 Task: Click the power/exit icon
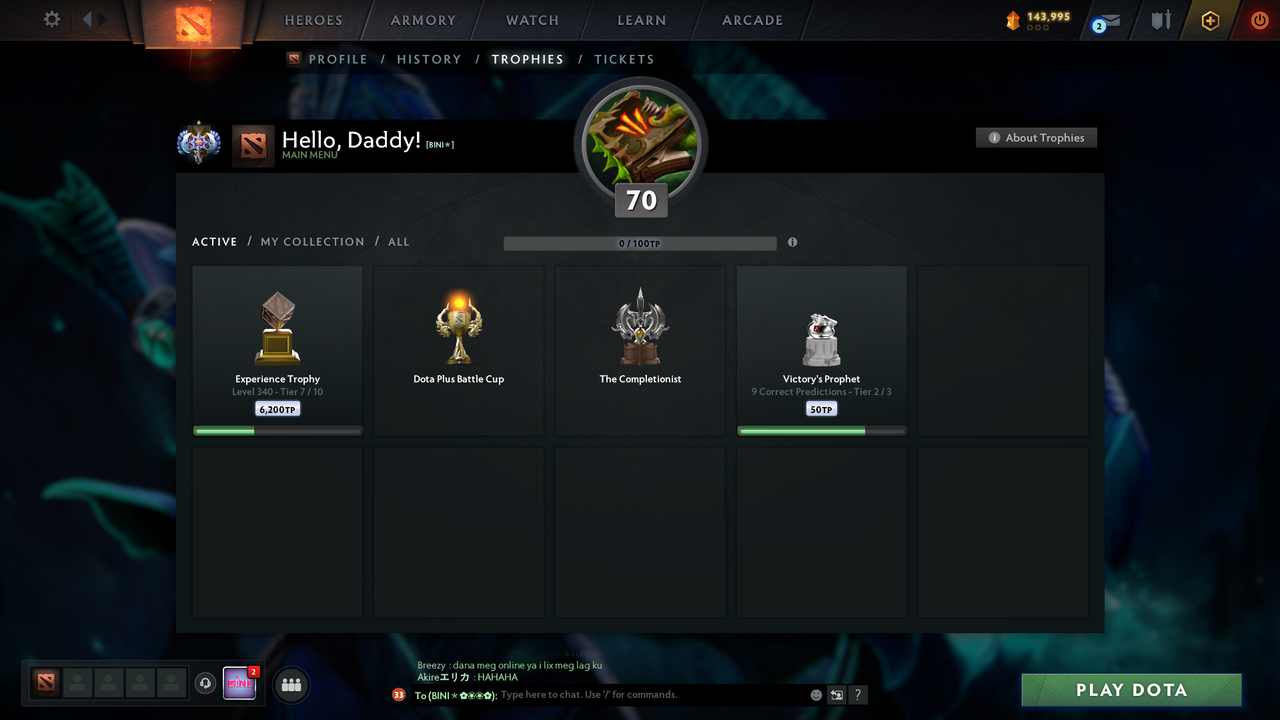coord(1259,19)
